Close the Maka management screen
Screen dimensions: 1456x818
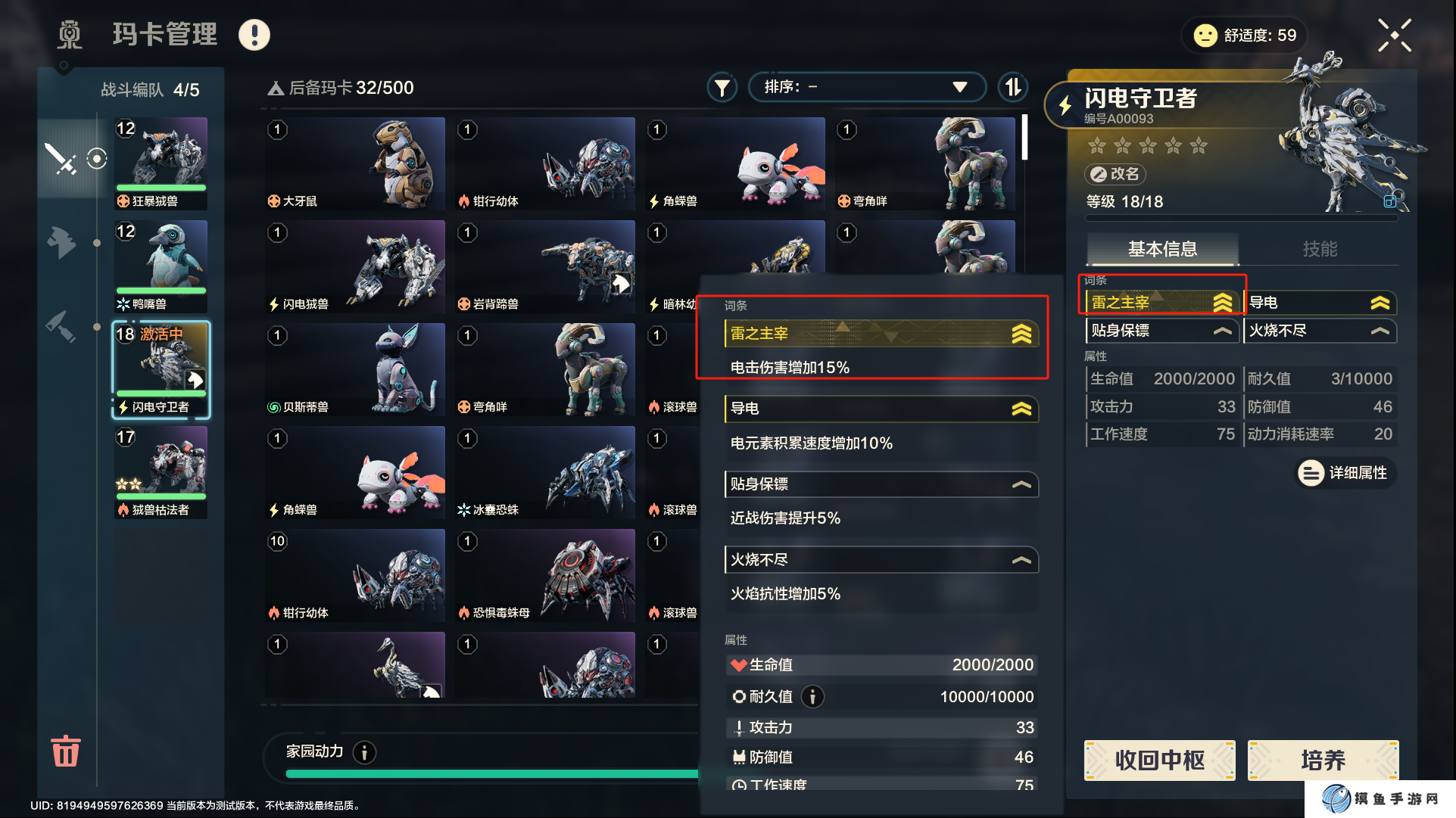tap(1394, 36)
